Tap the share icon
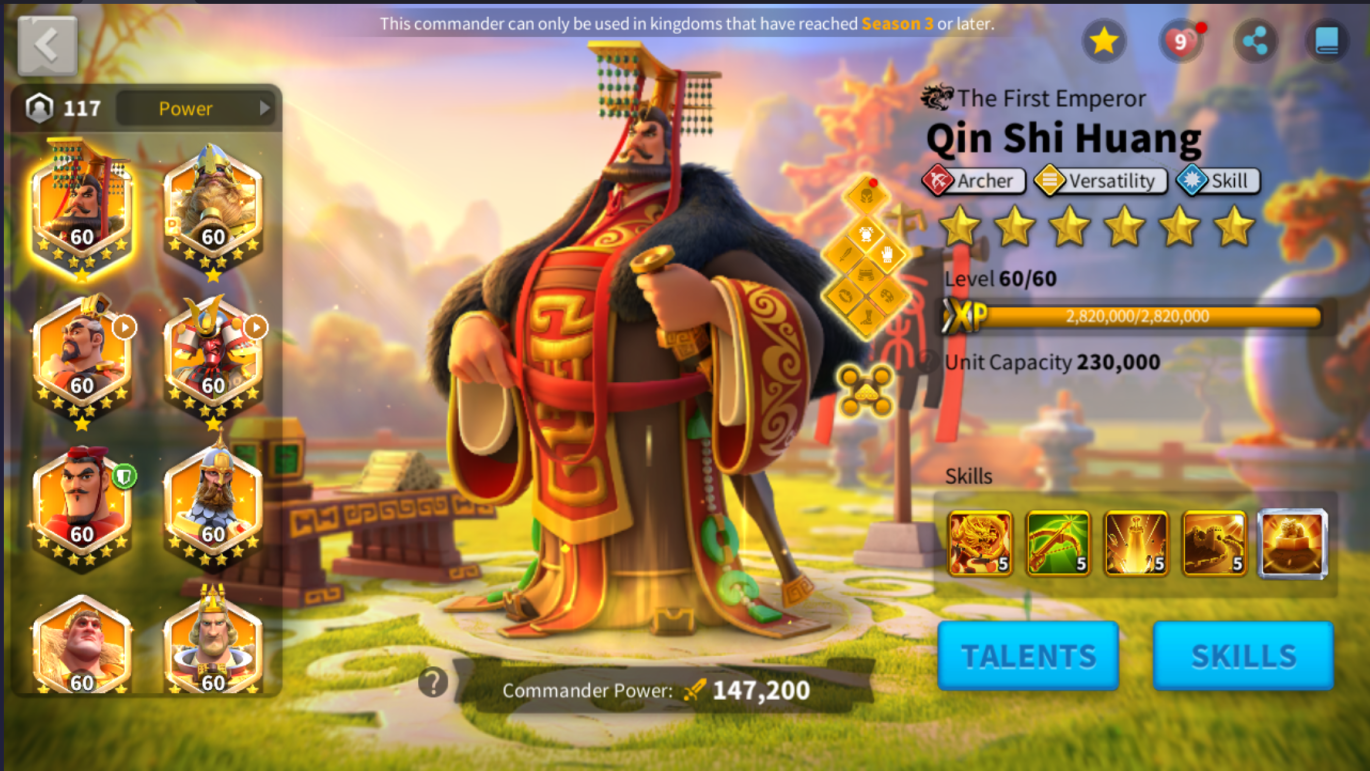Image resolution: width=1370 pixels, height=771 pixels. (x=1254, y=41)
